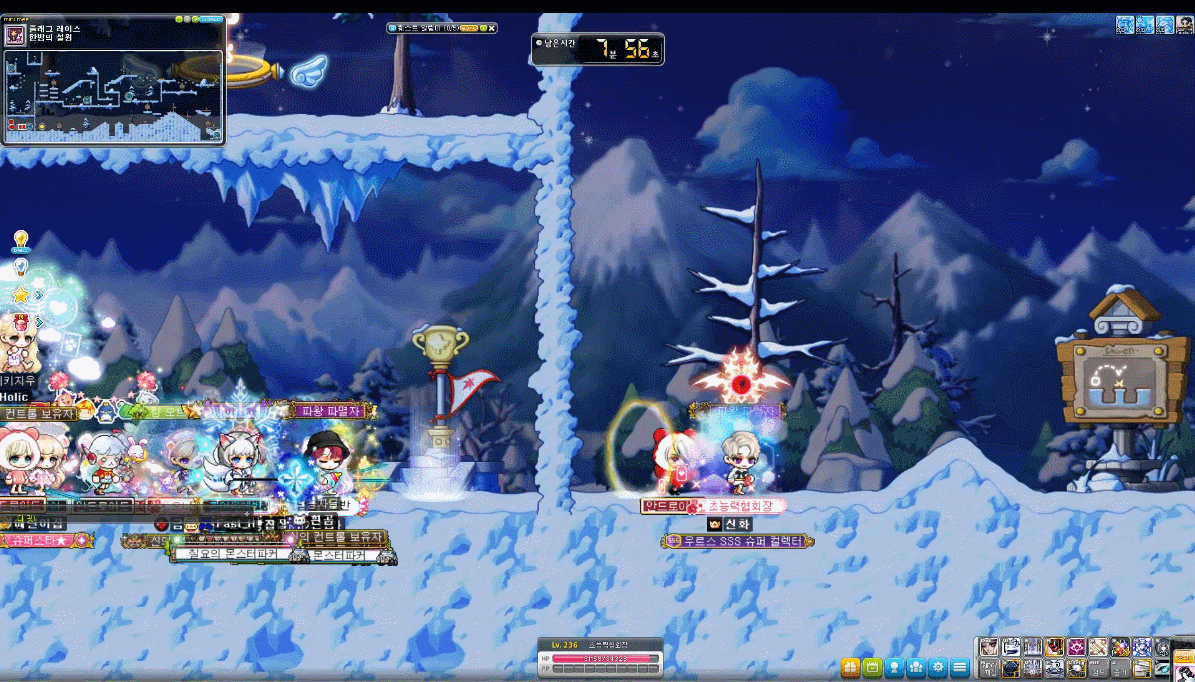Open the single-character info button

894,667
